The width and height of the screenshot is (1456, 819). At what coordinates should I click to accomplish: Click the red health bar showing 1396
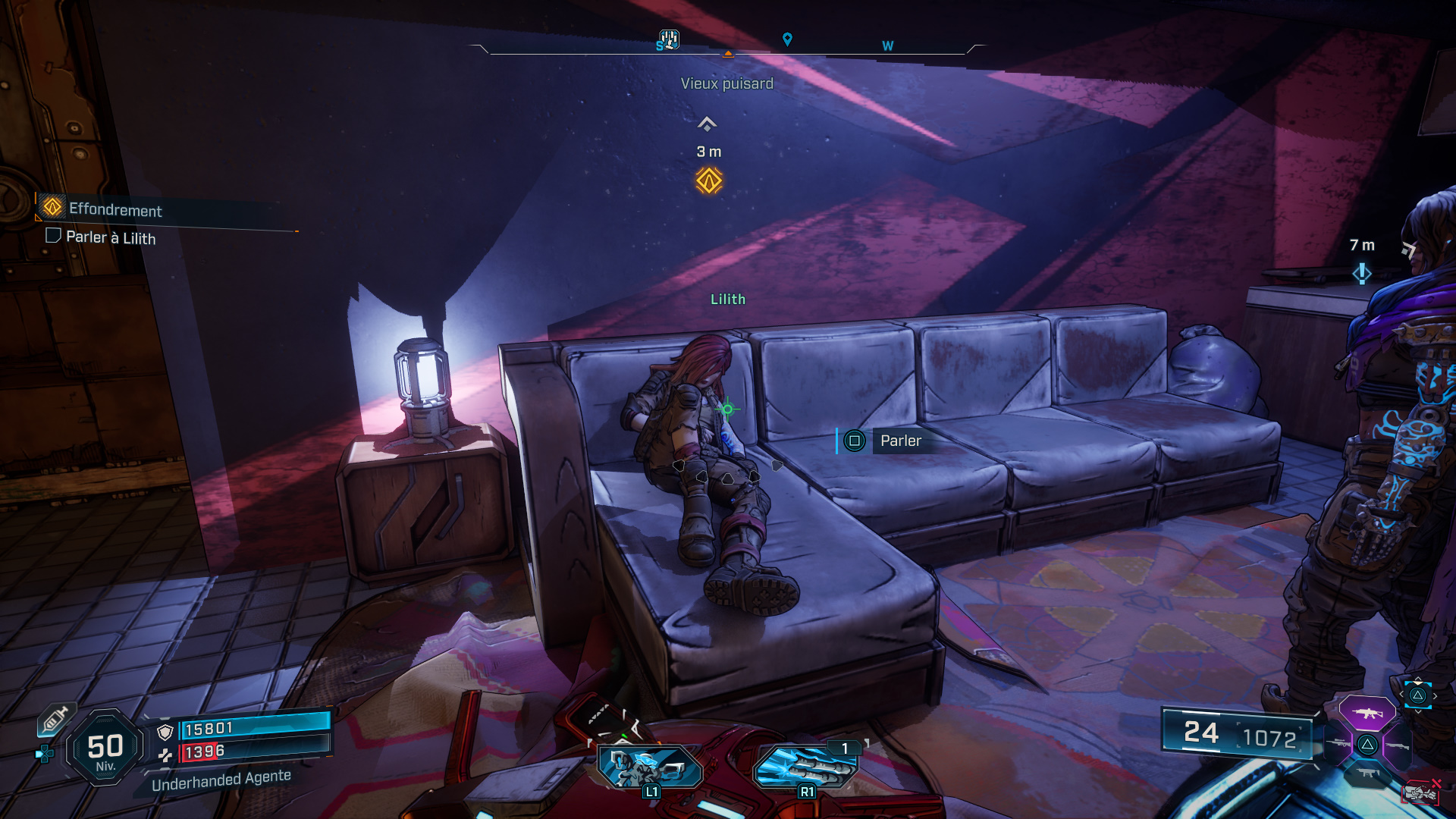tap(199, 752)
